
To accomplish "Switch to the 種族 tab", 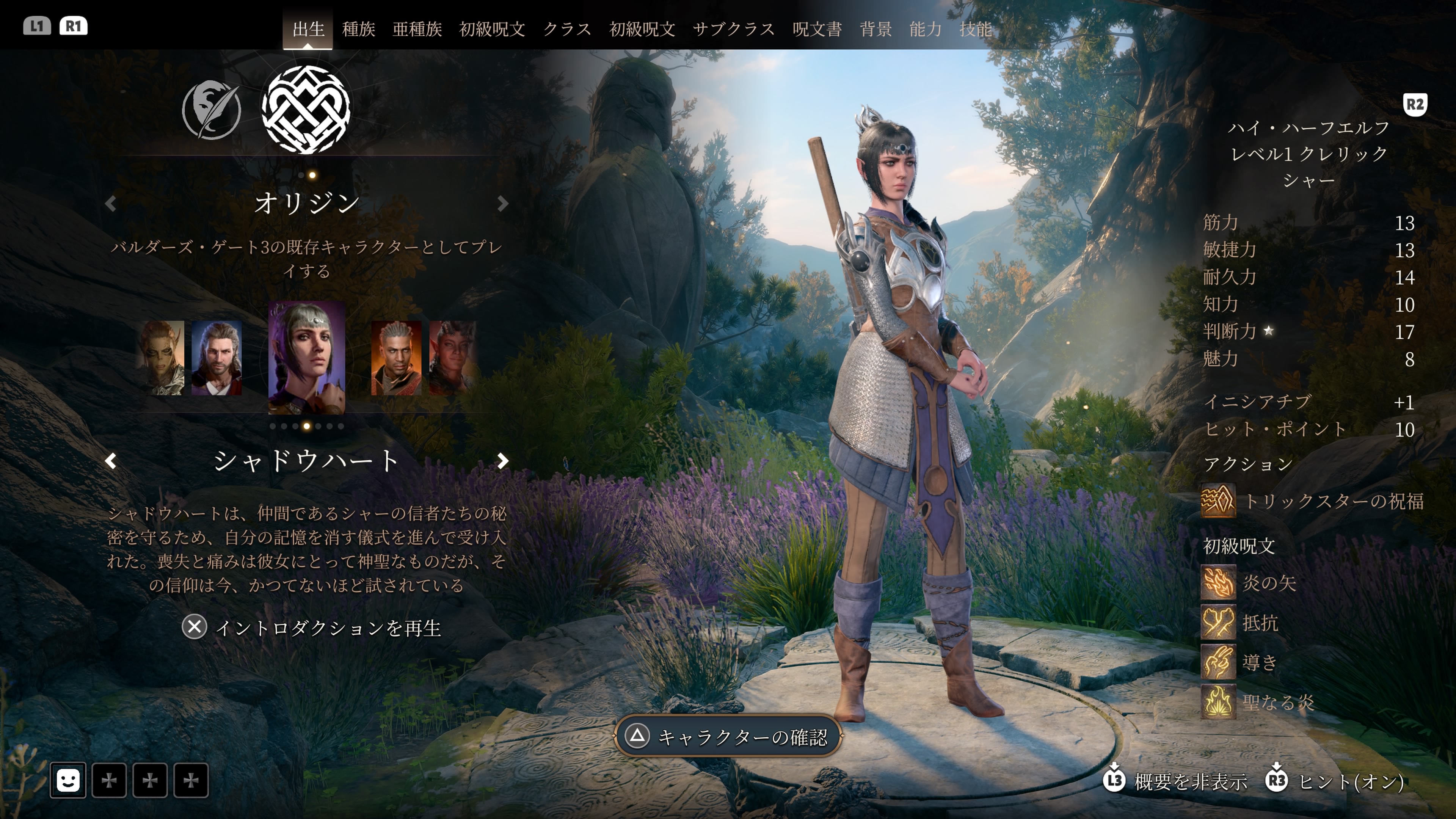I will [358, 29].
